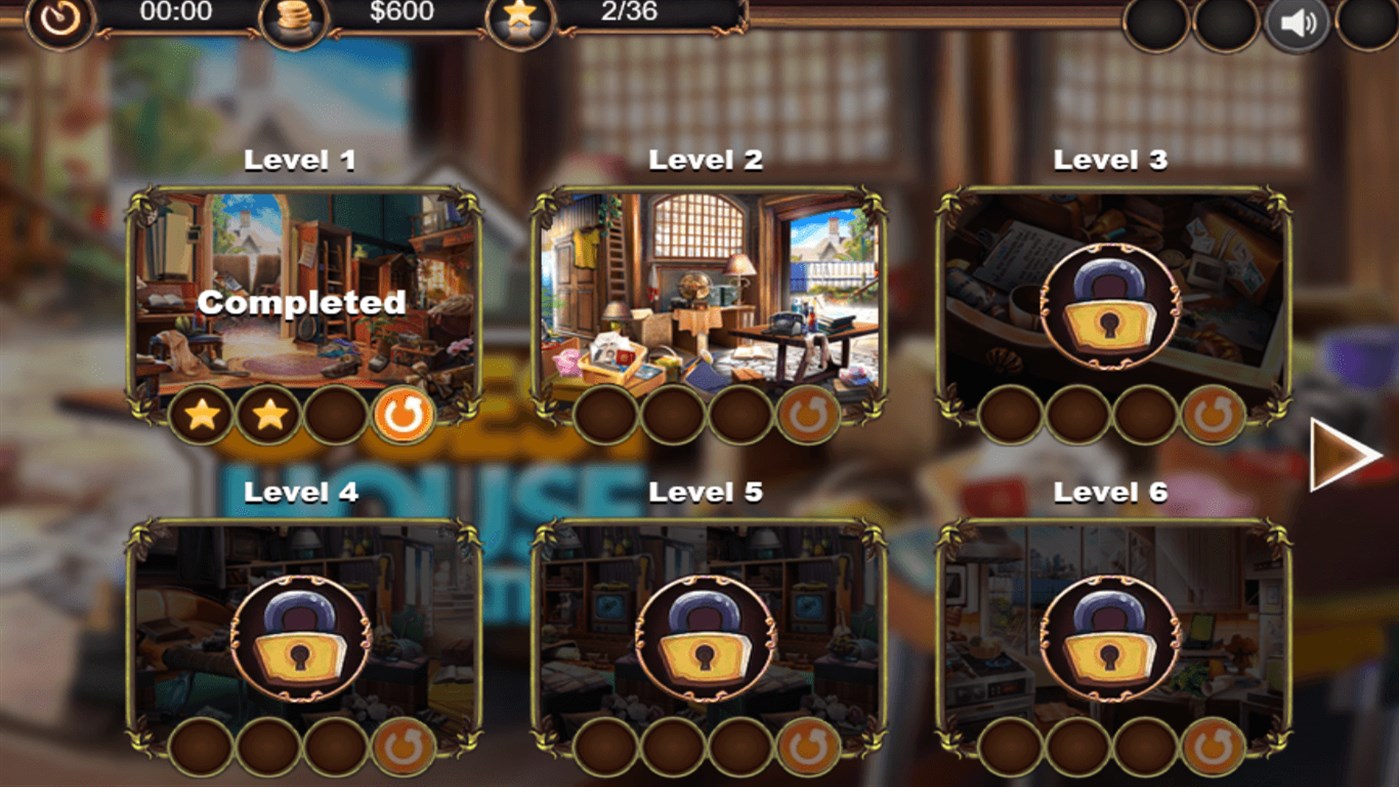Replay Level 1 via its orange refresh icon
The width and height of the screenshot is (1399, 787).
click(404, 415)
